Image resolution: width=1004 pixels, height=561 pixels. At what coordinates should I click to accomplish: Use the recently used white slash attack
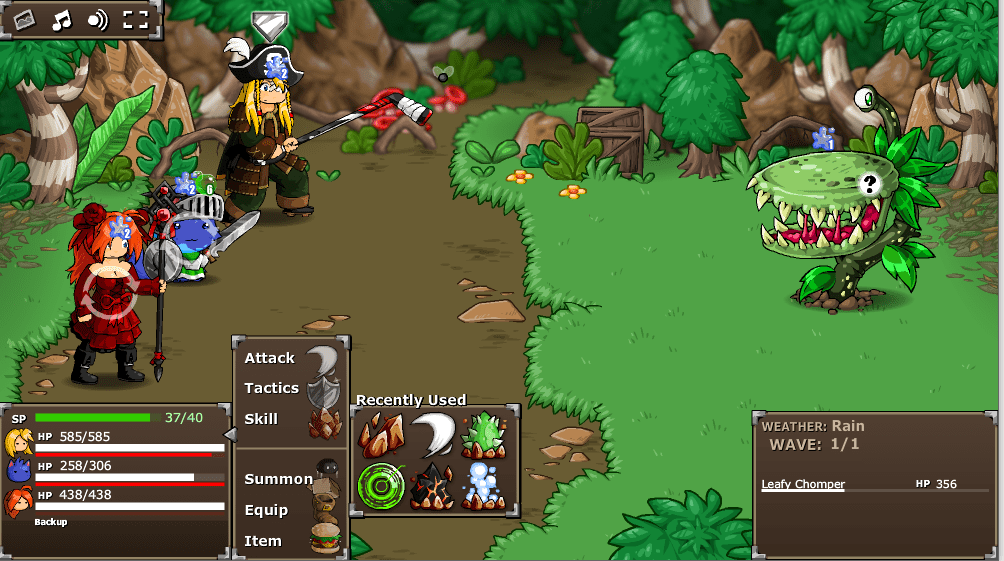[x=435, y=435]
